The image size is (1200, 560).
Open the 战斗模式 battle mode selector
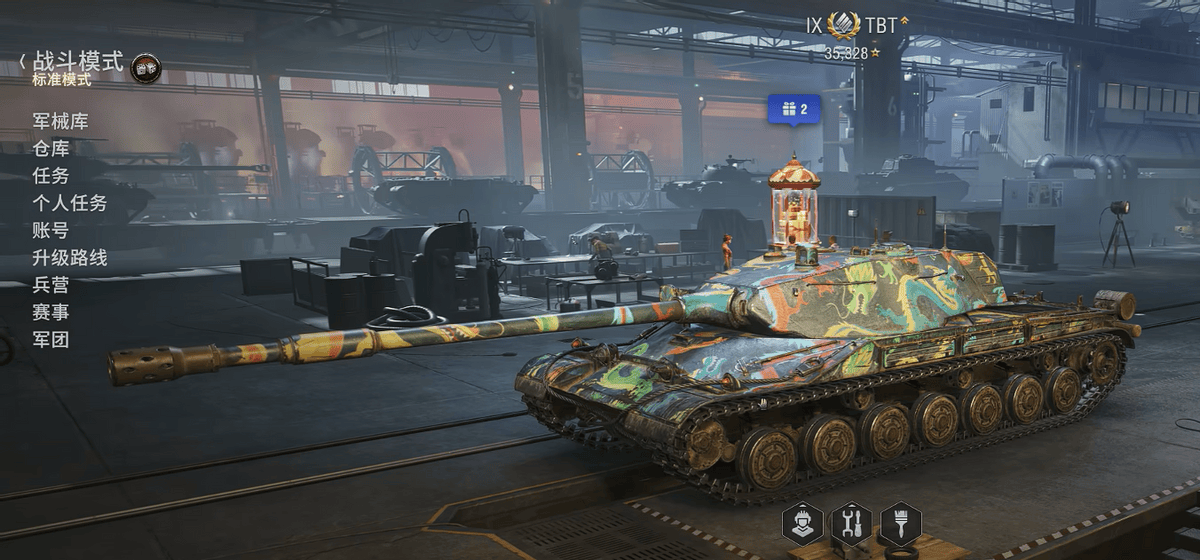(76, 62)
